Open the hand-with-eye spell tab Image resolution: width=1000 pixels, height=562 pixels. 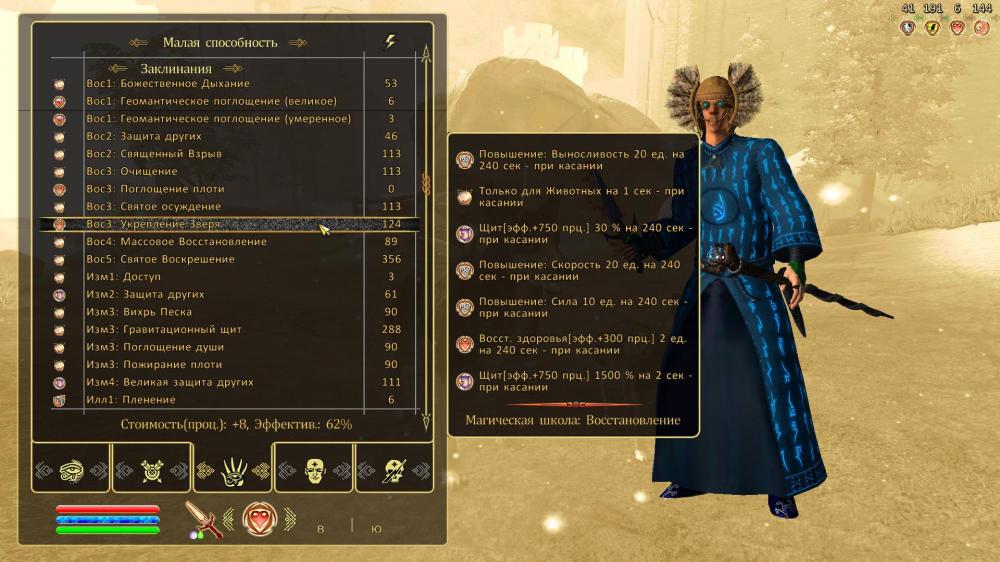pos(233,468)
